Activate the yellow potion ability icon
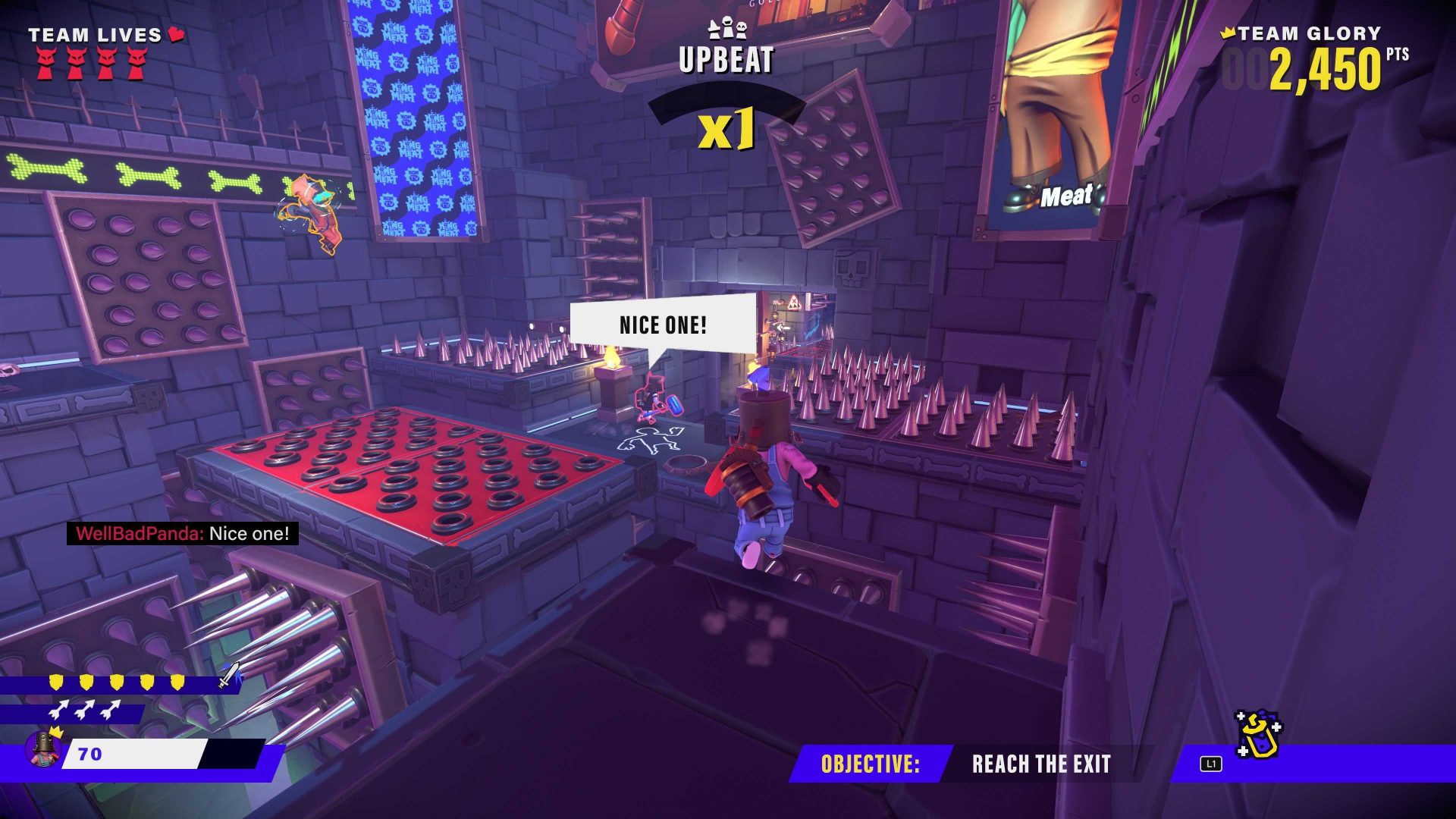 (x=1259, y=734)
